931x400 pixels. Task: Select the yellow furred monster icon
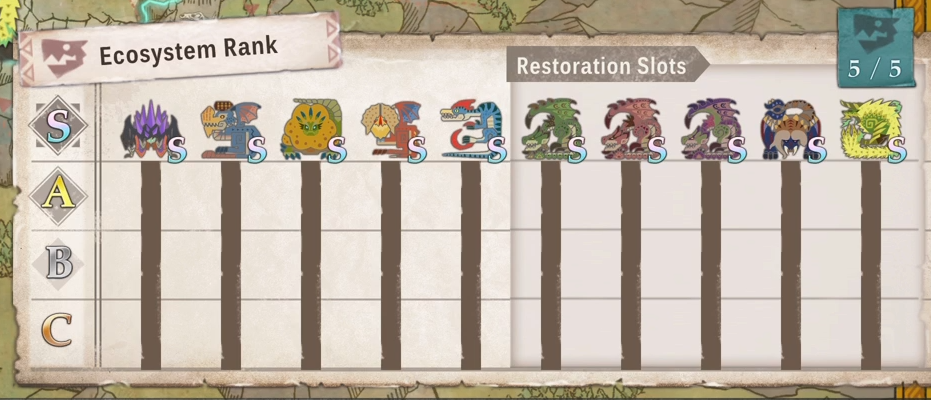pyautogui.click(x=870, y=130)
